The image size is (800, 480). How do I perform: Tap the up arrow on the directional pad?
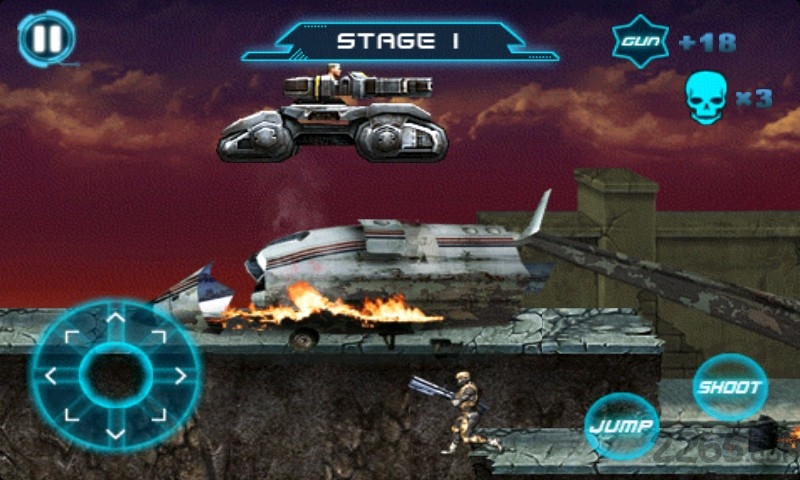pos(116,320)
